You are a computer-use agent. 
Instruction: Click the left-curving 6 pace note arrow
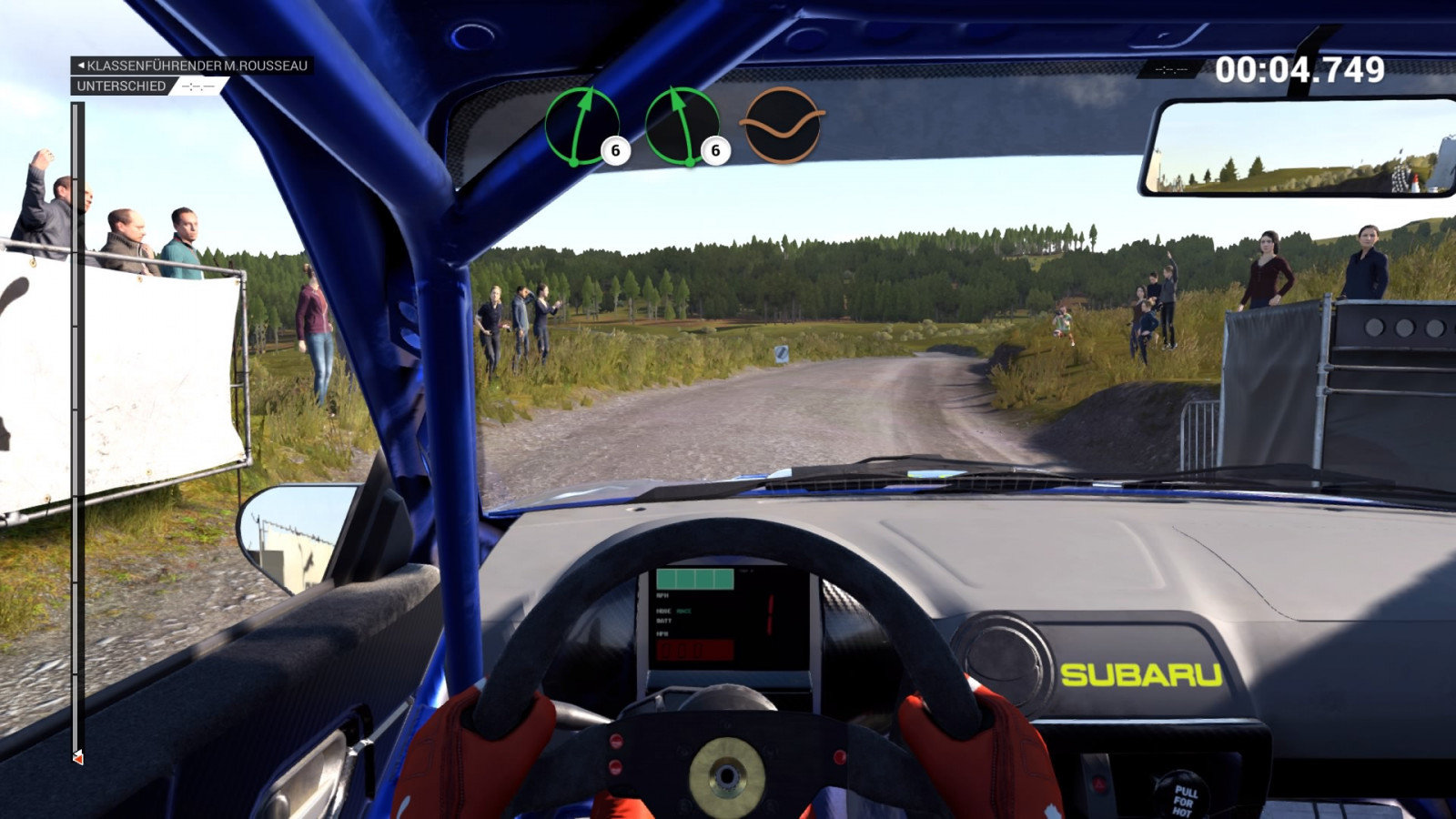(x=682, y=126)
